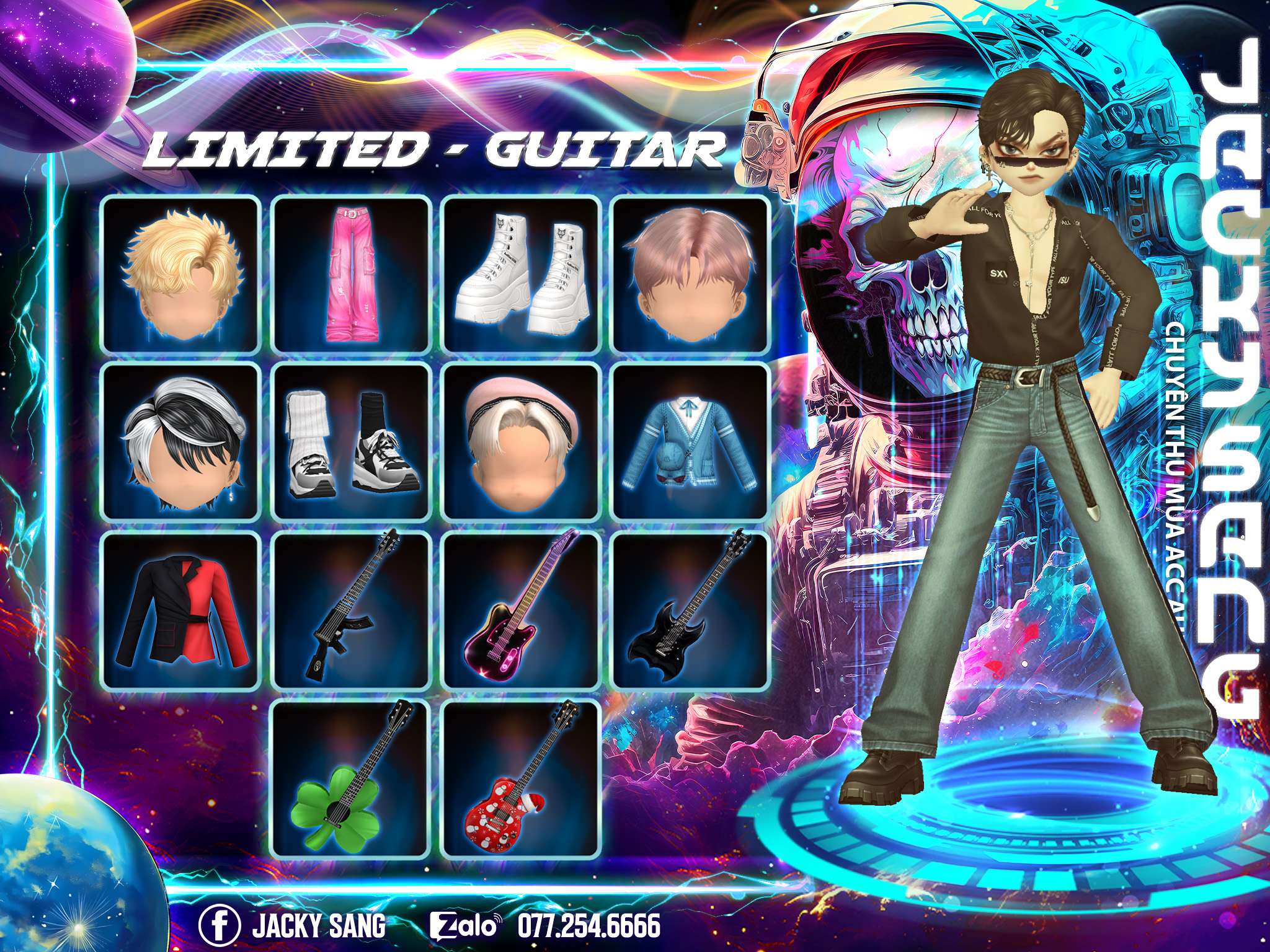Screen dimensions: 1270x952
Task: Select the blue cardigan top
Action: pyautogui.click(x=691, y=441)
